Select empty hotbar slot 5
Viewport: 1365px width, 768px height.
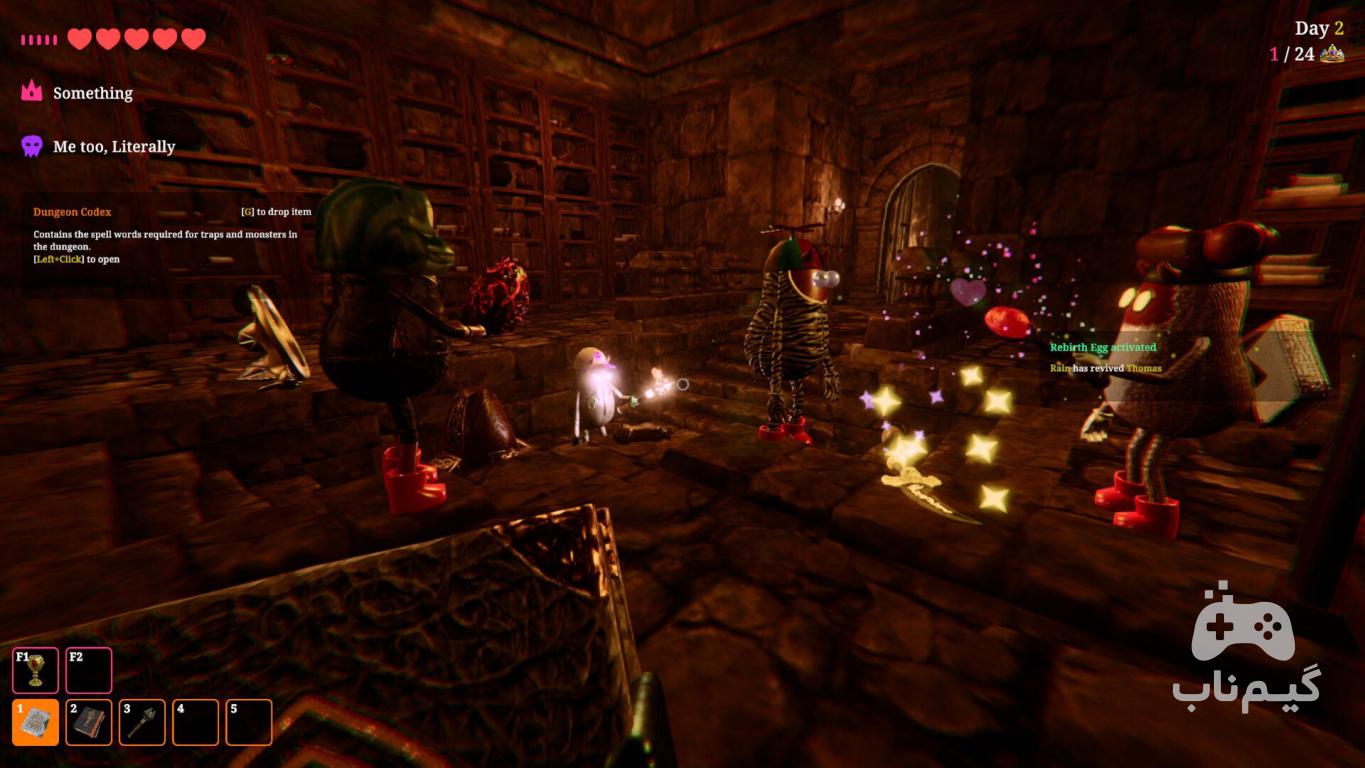coord(249,722)
